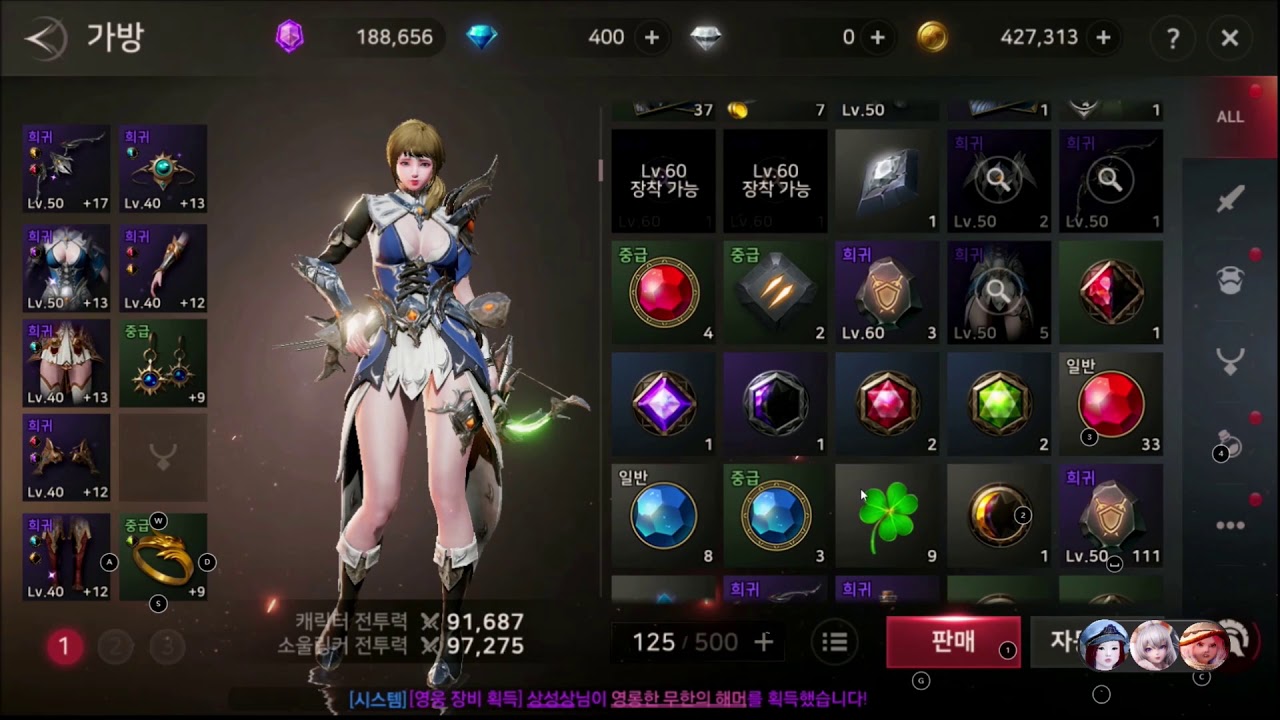Add more blue diamonds with plus
Image resolution: width=1280 pixels, height=720 pixels.
click(652, 38)
